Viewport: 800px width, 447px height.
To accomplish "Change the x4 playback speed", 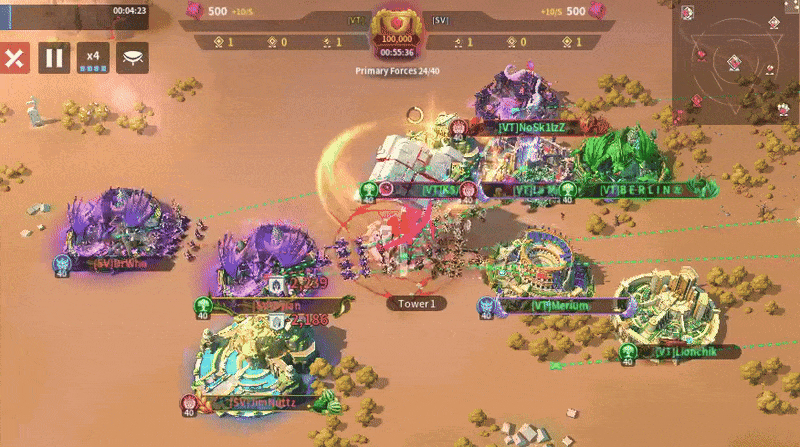I will click(93, 58).
